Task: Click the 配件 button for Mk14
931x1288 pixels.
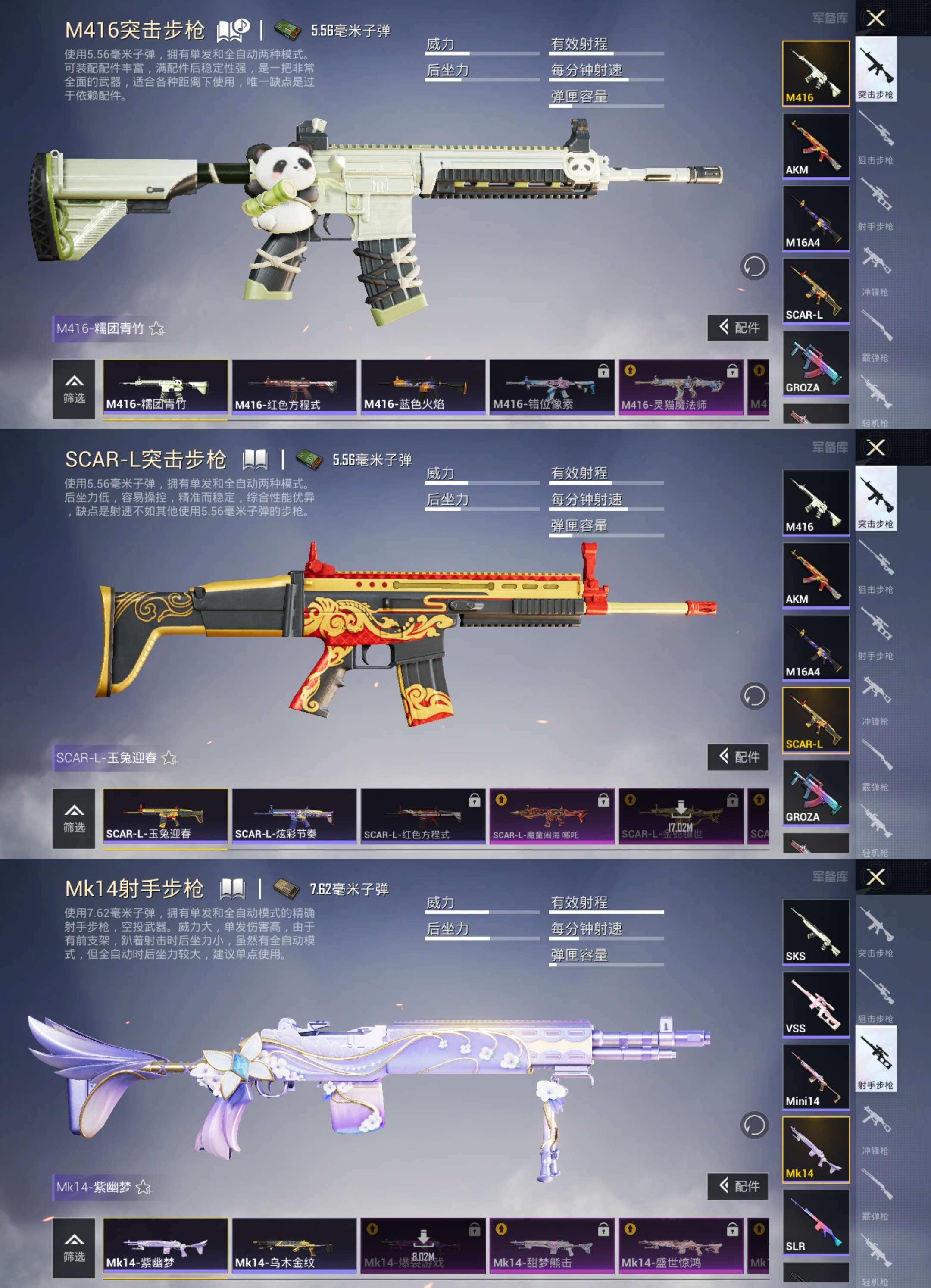Action: (738, 1187)
